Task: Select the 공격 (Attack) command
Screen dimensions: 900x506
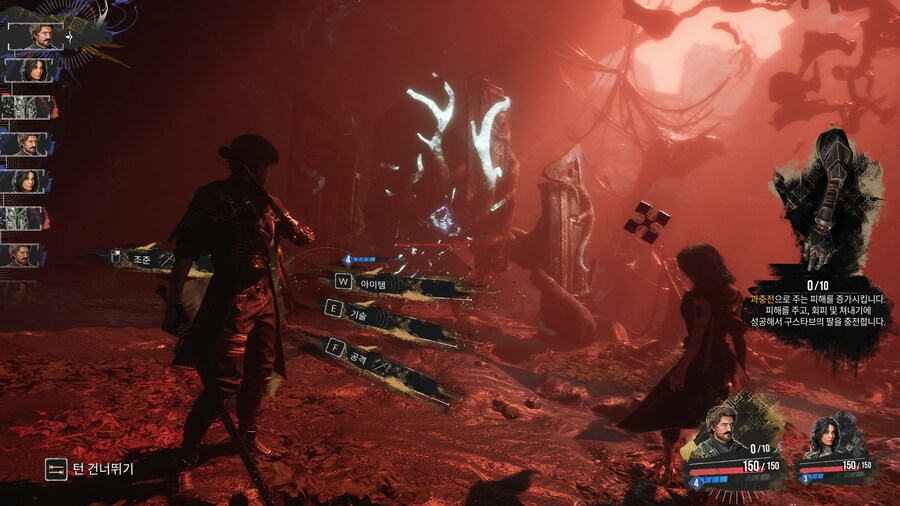Action: coord(360,355)
